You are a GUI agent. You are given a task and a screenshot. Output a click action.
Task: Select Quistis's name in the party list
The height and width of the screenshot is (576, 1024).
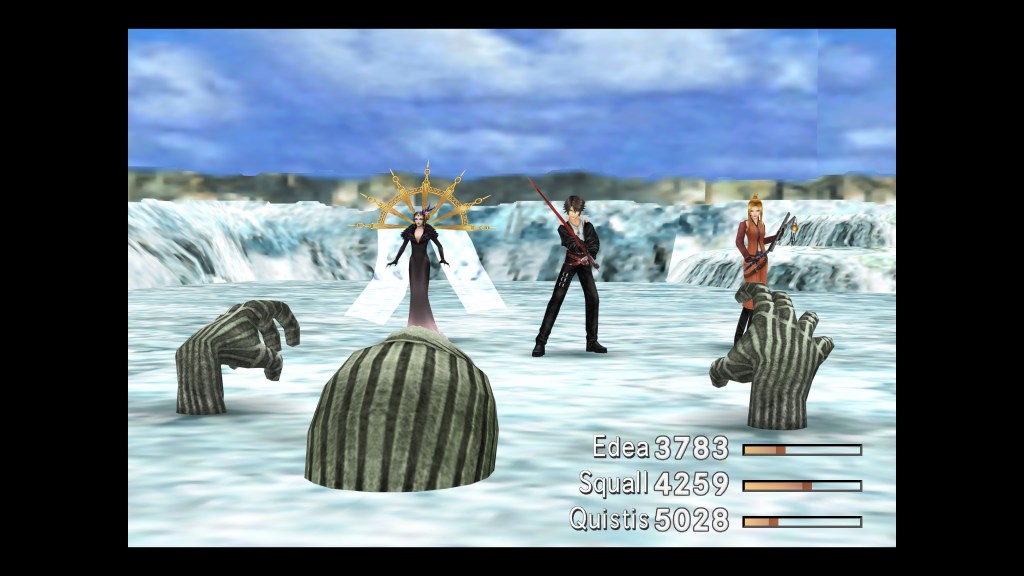click(609, 520)
